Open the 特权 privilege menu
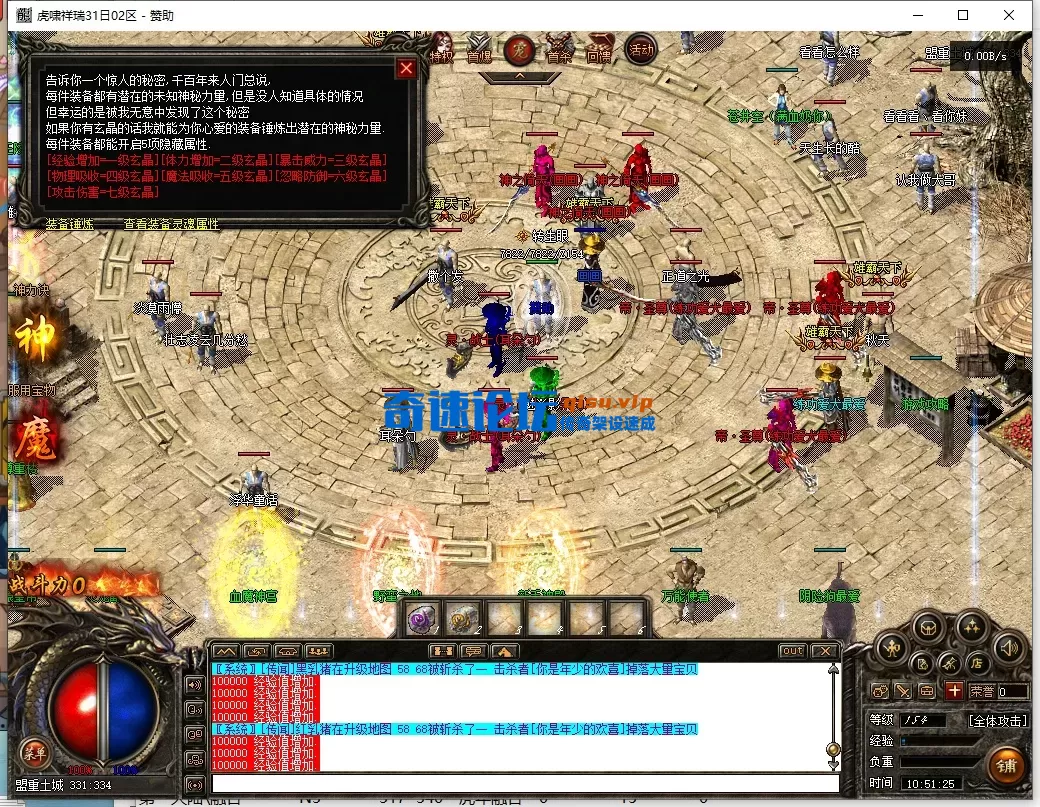 [441, 55]
